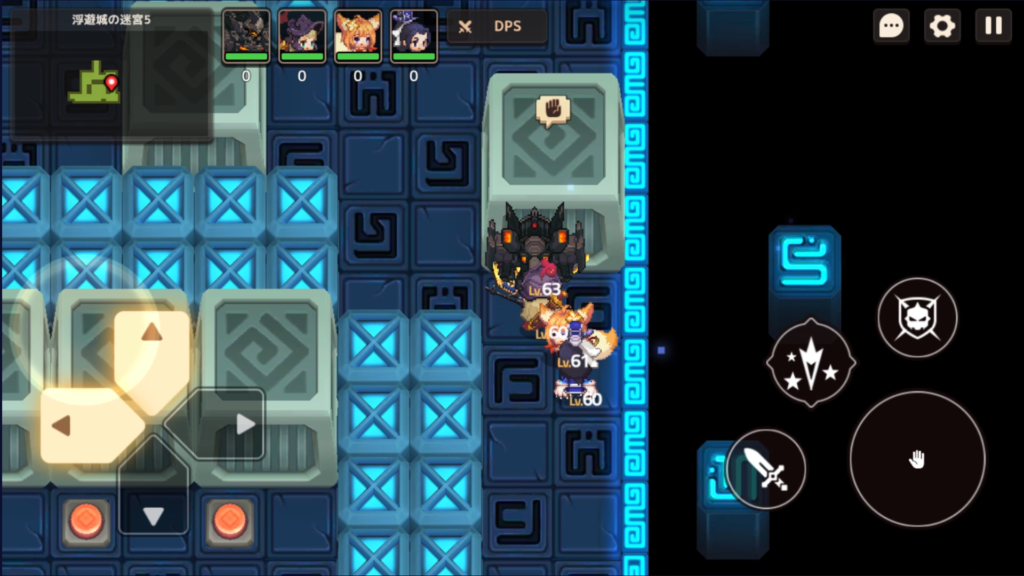The height and width of the screenshot is (576, 1024).
Task: Open the gear settings menu
Action: click(942, 26)
